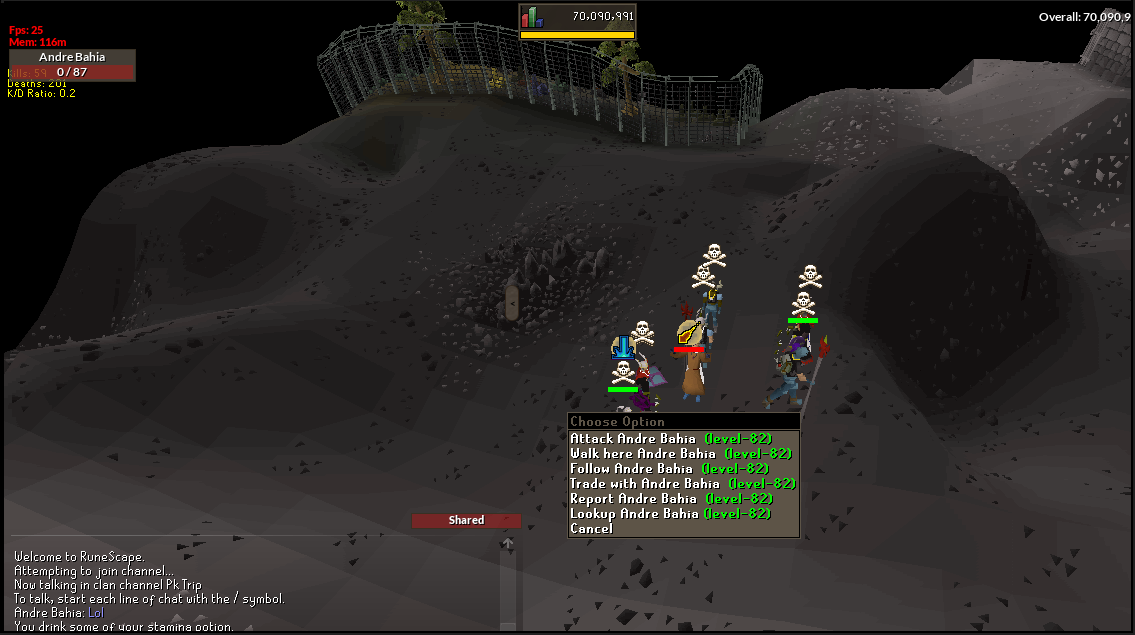Viewport: 1135px width, 635px height.
Task: Select Trade with Andre Bahia
Action: pyautogui.click(x=682, y=484)
